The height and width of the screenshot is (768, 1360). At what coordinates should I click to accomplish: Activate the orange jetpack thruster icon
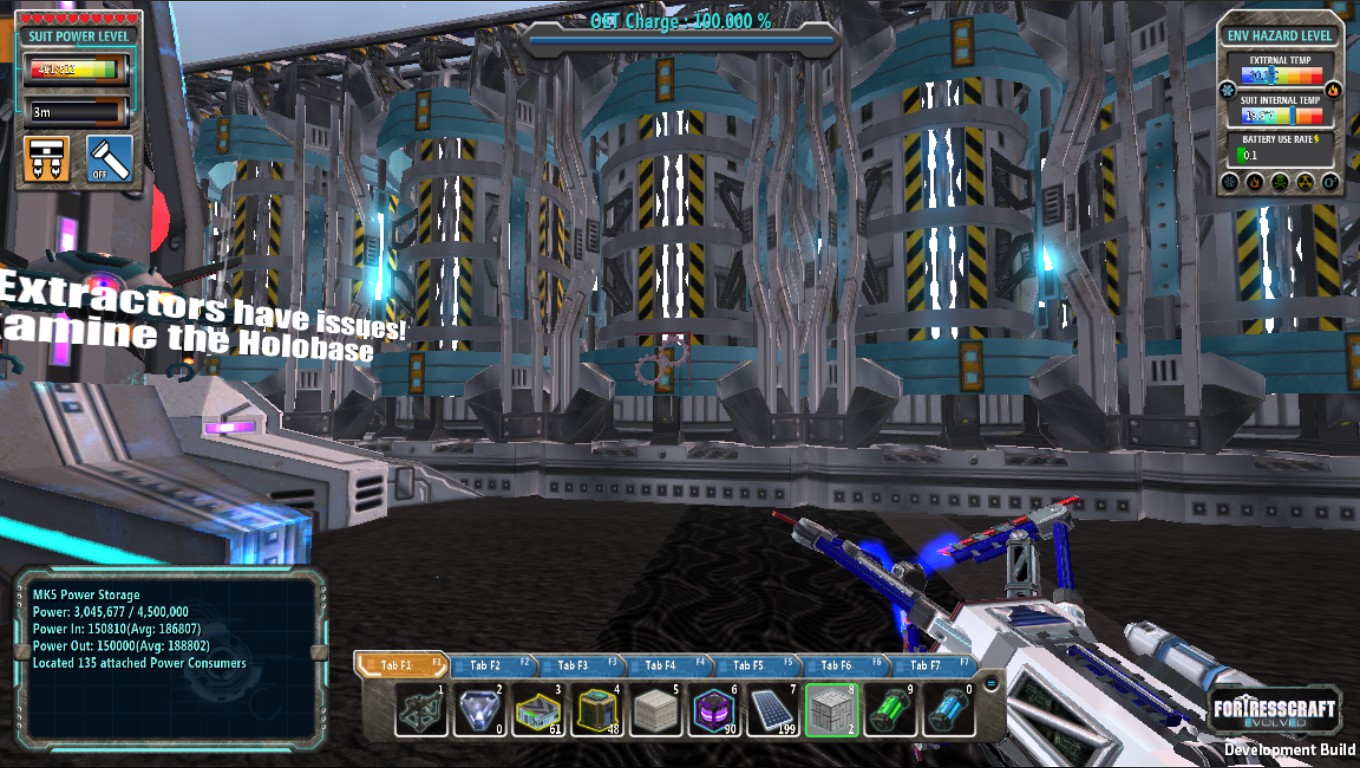click(47, 159)
